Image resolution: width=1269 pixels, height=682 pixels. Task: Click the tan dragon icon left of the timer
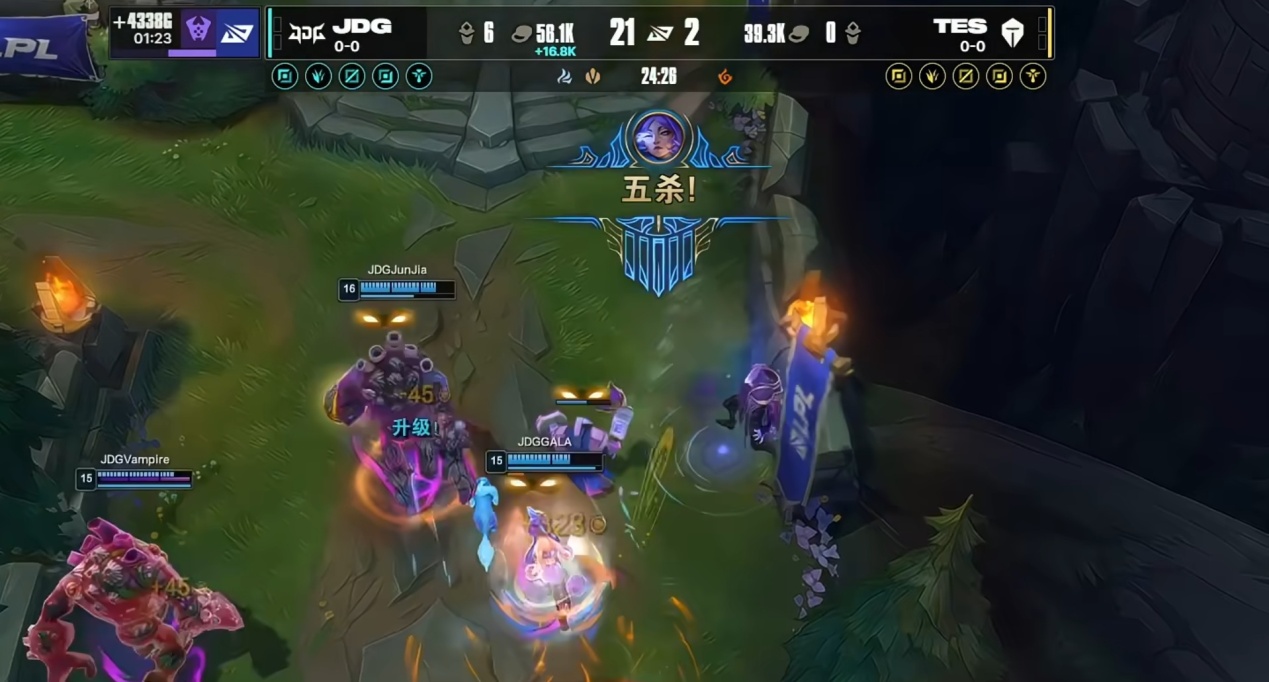tap(593, 76)
